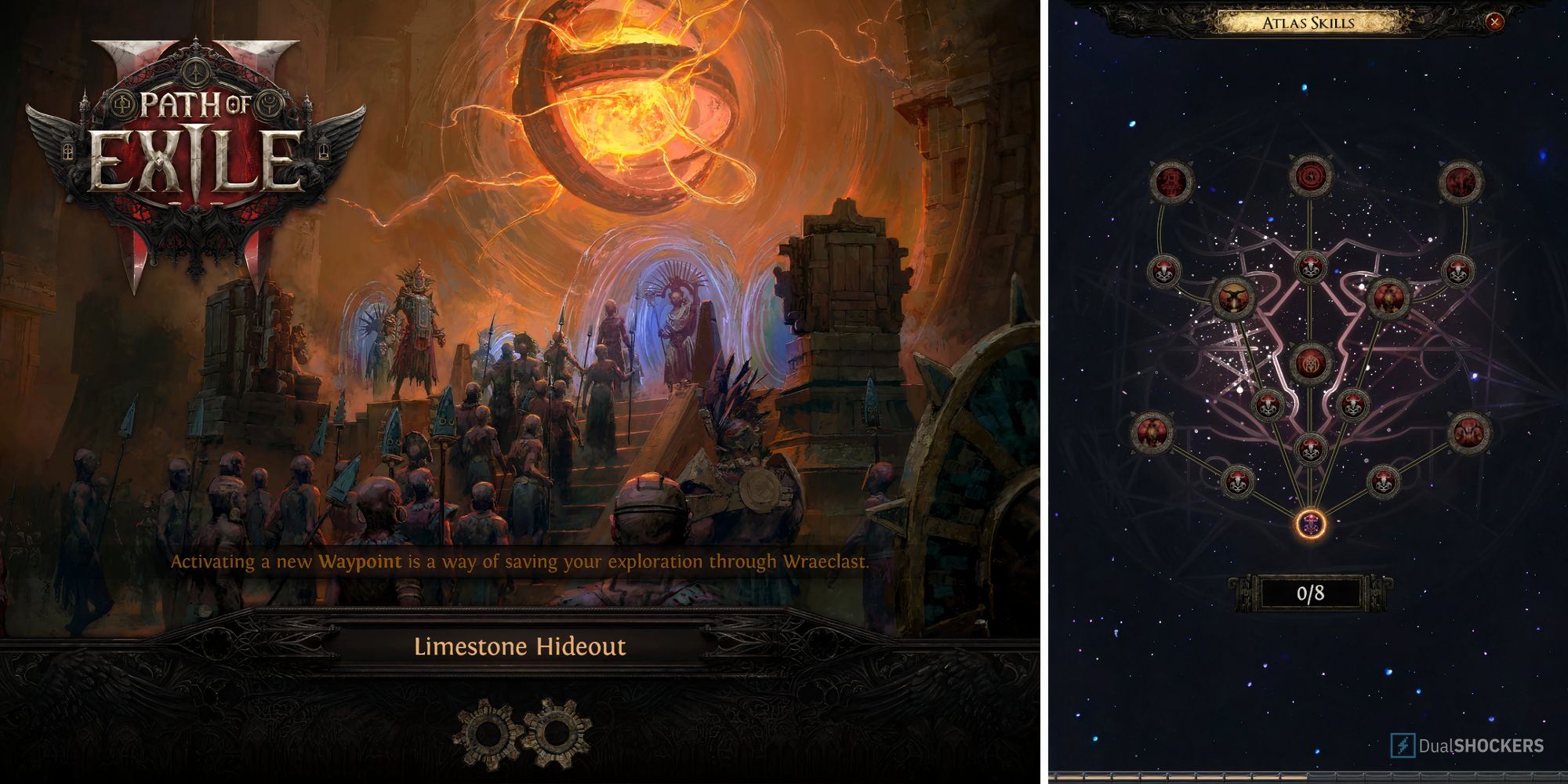Allocate the small passive node above the starting point
1568x784 pixels.
click(1309, 447)
